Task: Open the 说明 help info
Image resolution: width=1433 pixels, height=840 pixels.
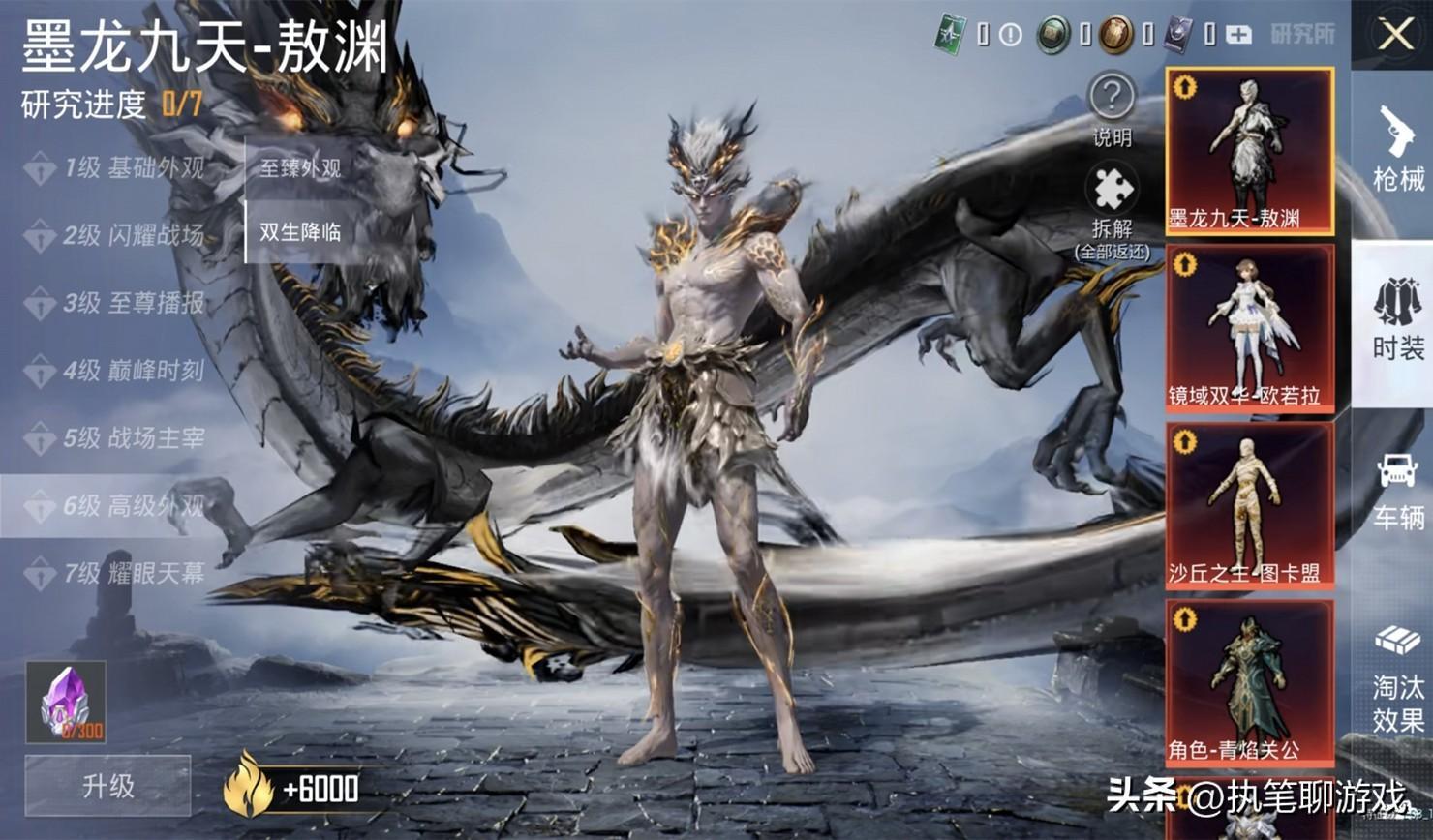Action: tap(1112, 108)
